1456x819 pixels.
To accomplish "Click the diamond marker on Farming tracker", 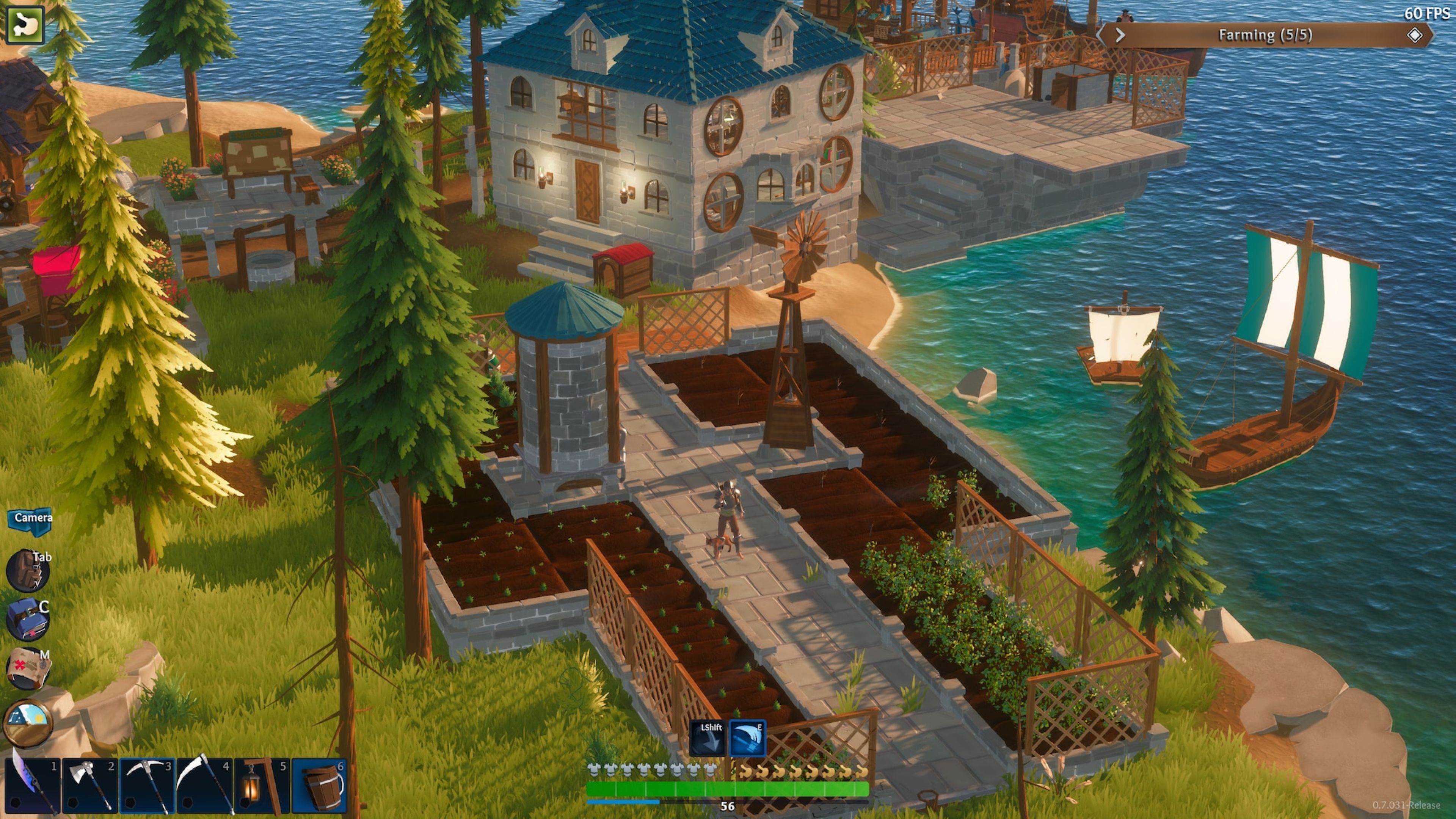I will 1415,35.
